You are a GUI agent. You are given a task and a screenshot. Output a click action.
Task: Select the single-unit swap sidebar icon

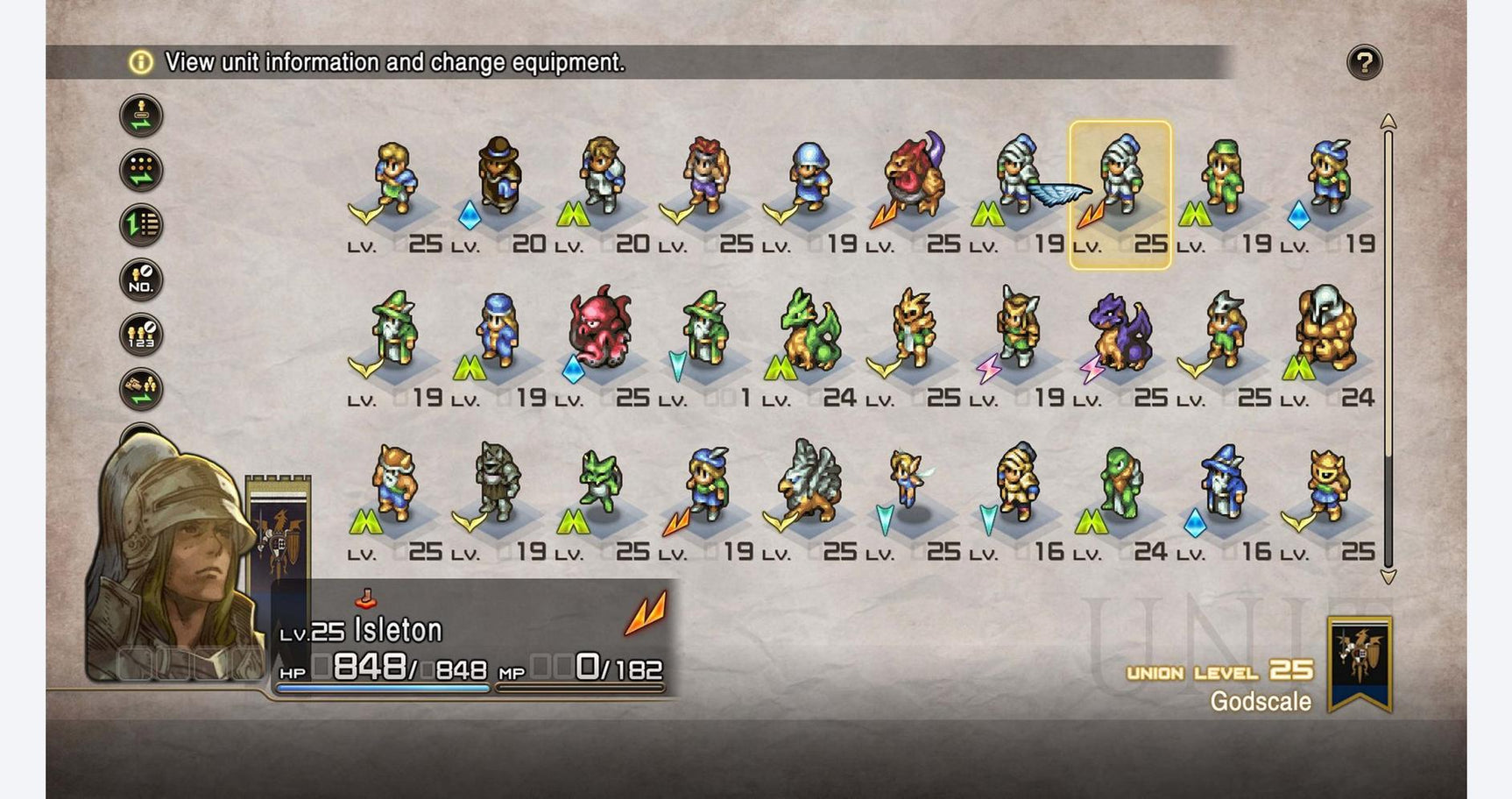tap(140, 112)
